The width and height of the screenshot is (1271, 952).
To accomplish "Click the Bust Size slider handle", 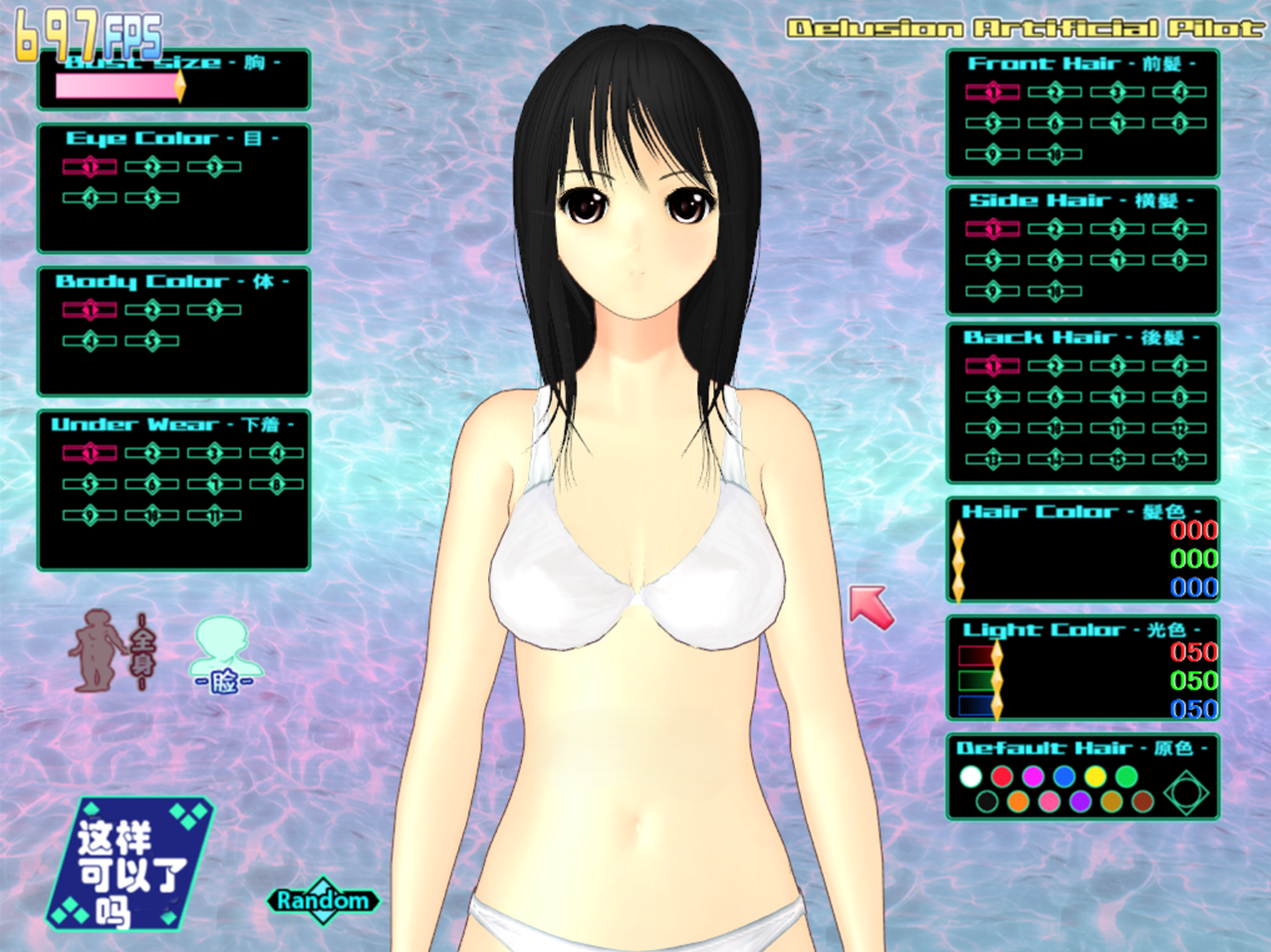I will pos(180,87).
